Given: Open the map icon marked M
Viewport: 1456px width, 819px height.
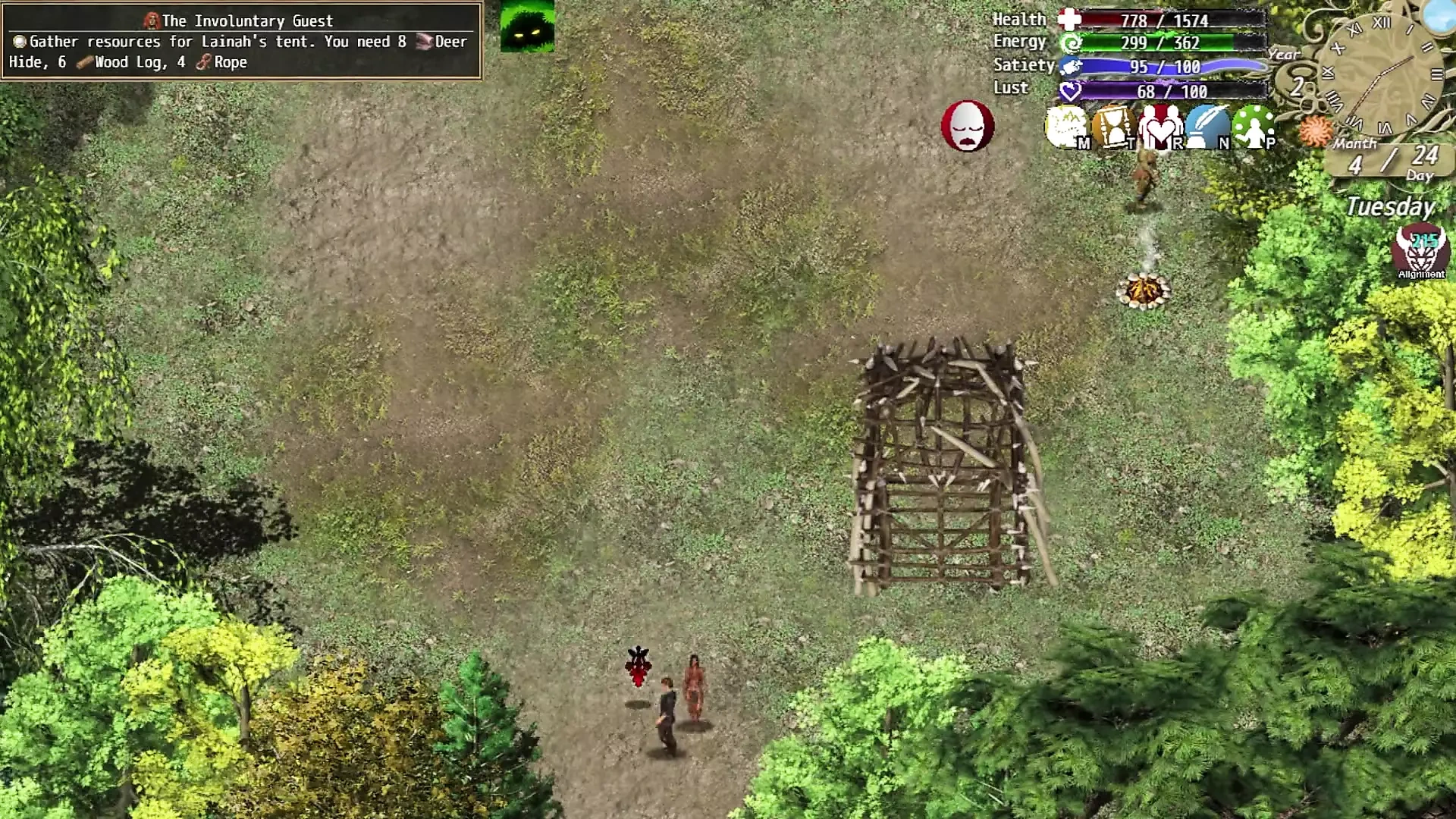Looking at the screenshot, I should (1066, 127).
